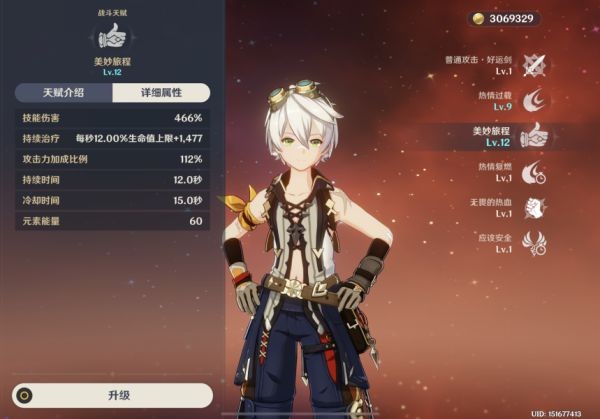Click the 升级 upgrade button
Screen dimensions: 600x419
(112, 394)
